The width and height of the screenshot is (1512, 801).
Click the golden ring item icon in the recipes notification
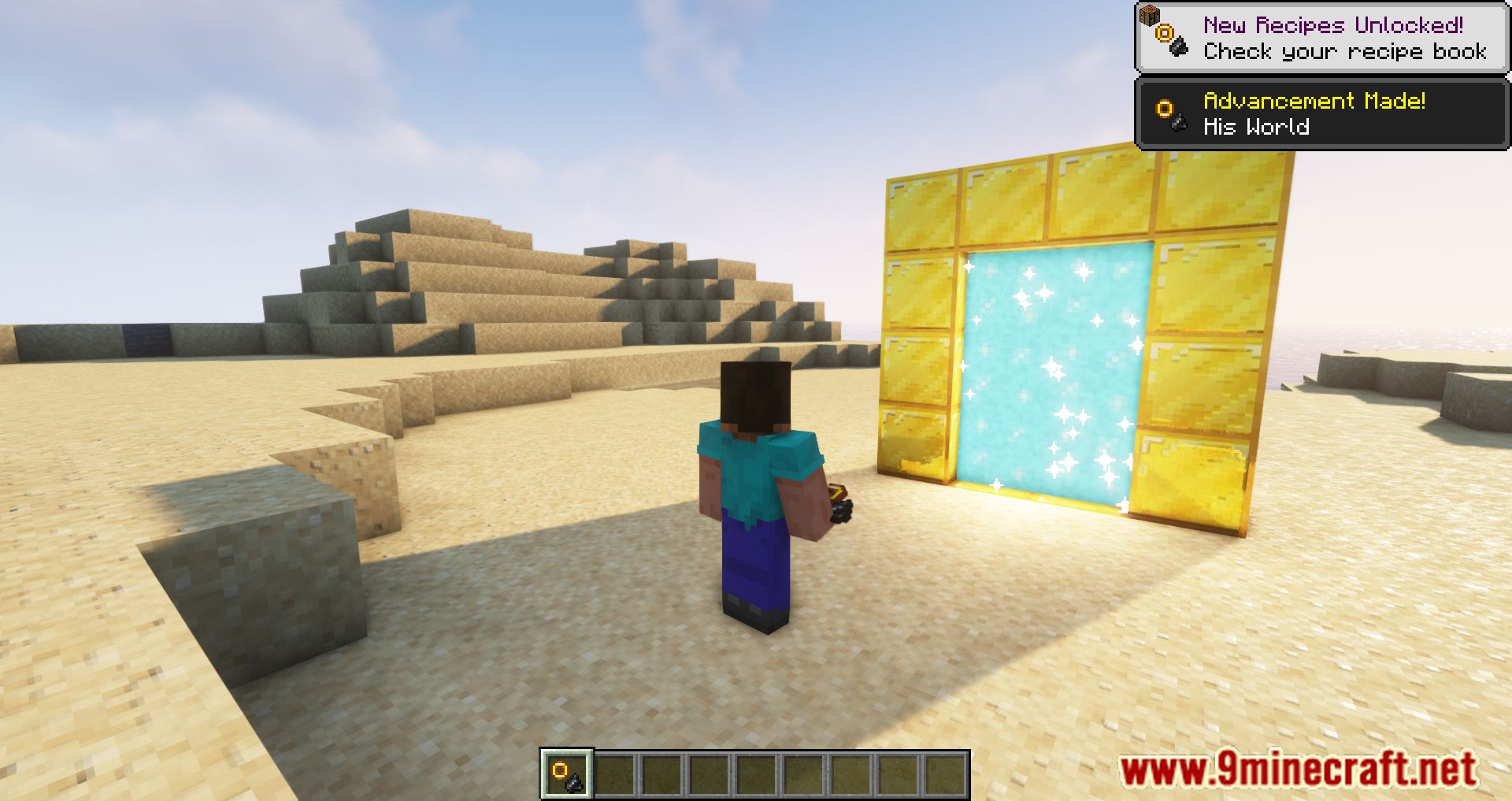coord(1163,33)
